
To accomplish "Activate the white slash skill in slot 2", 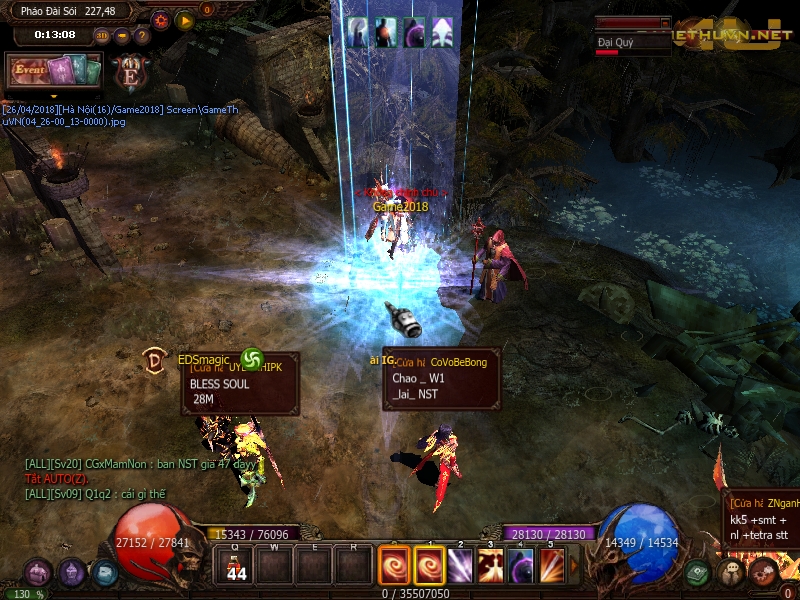I will [461, 566].
